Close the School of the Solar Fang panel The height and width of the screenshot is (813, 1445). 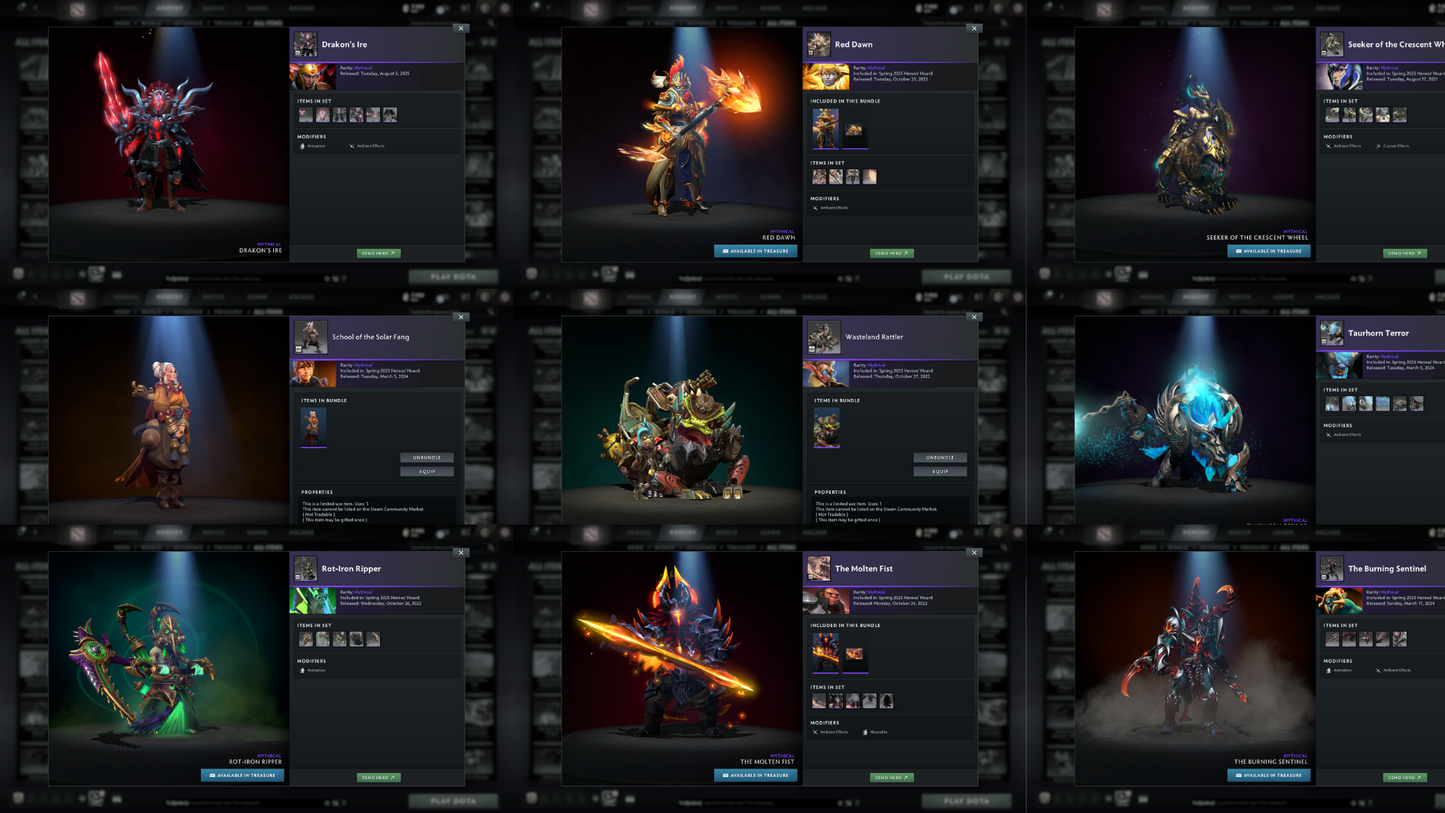coord(461,317)
